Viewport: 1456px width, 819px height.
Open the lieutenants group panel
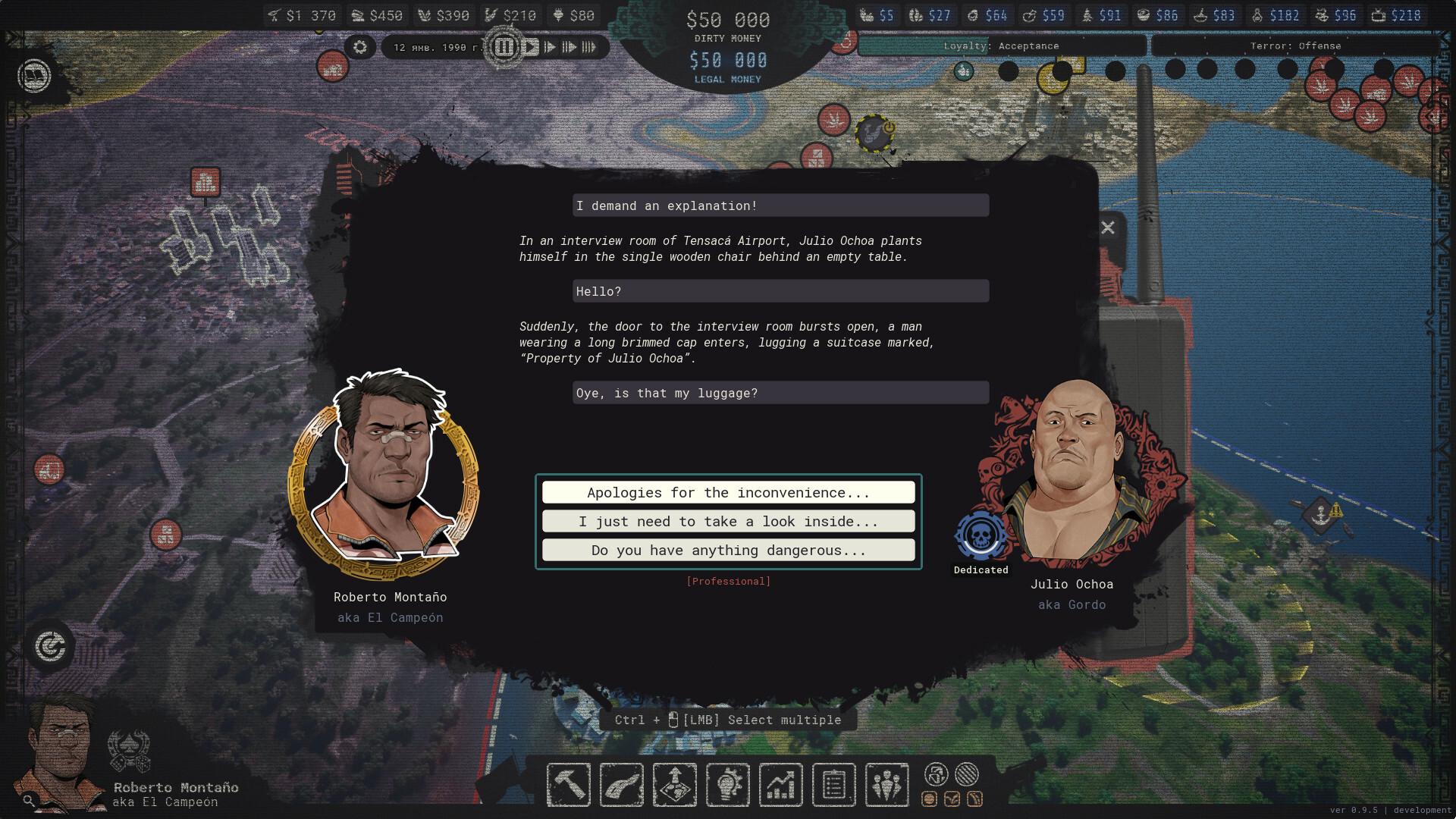tap(886, 785)
